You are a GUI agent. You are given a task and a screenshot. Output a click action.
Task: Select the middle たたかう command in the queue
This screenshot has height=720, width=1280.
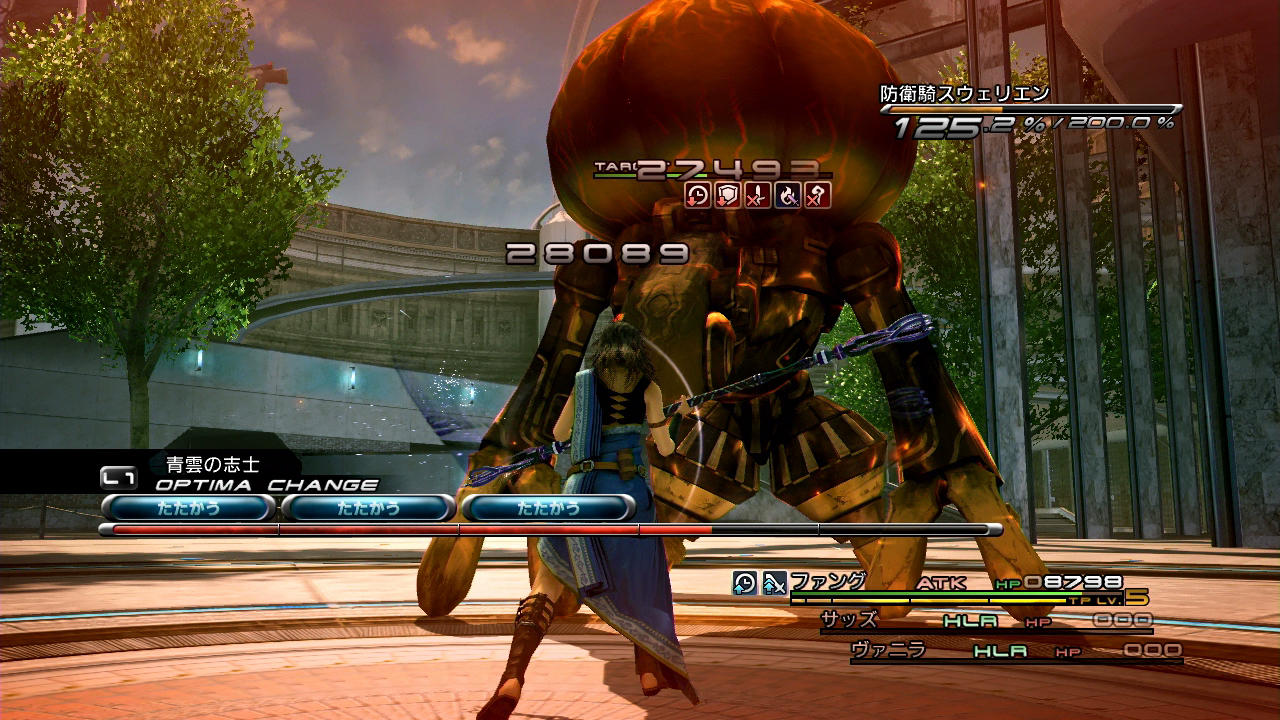point(368,508)
